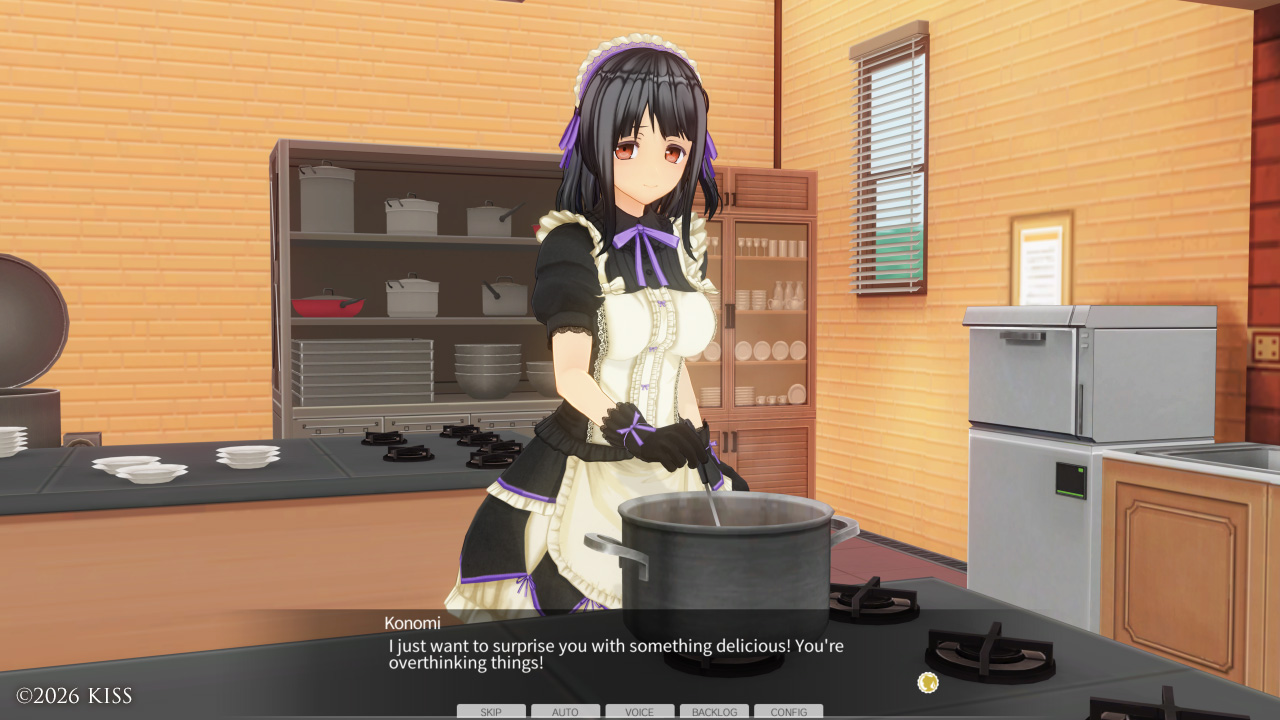Advance dialogue with the gold continue icon

tap(928, 683)
